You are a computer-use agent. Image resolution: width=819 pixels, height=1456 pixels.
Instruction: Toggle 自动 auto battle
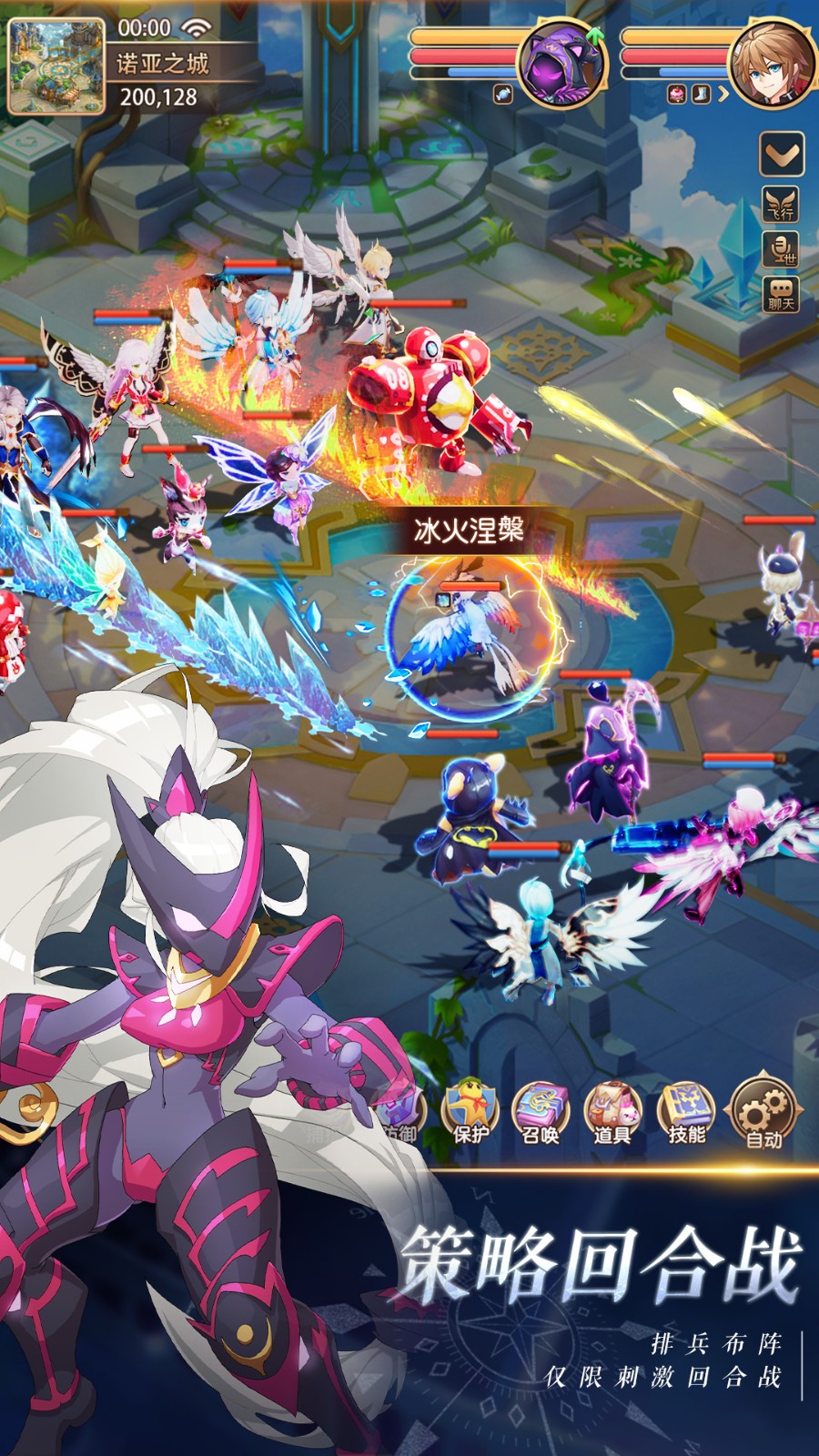pyautogui.click(x=763, y=1112)
